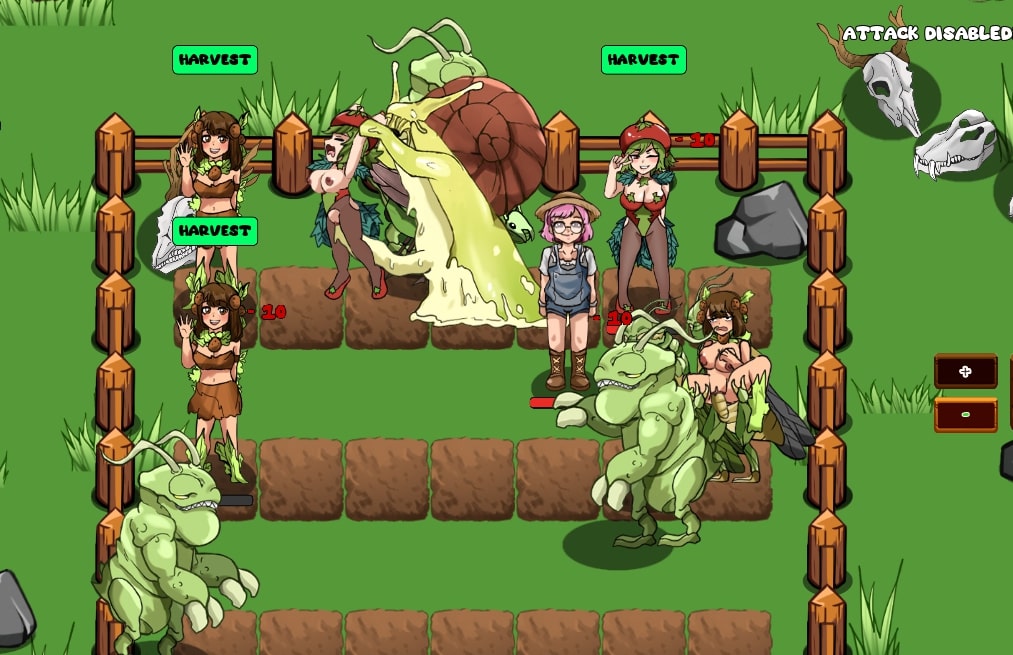Click the plus button
This screenshot has height=655, width=1013.
point(965,371)
